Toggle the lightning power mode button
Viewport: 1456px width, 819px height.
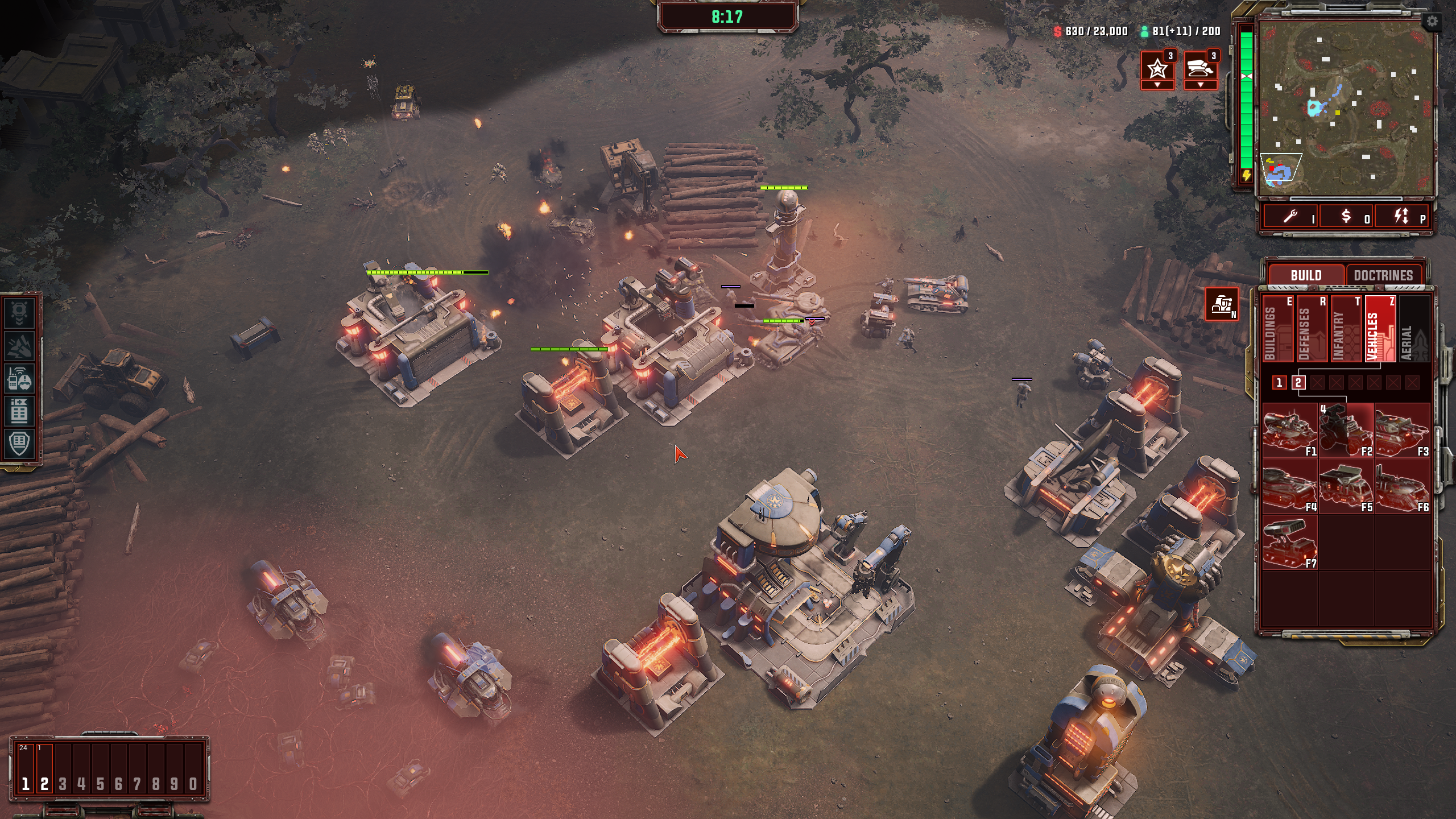tap(1402, 216)
